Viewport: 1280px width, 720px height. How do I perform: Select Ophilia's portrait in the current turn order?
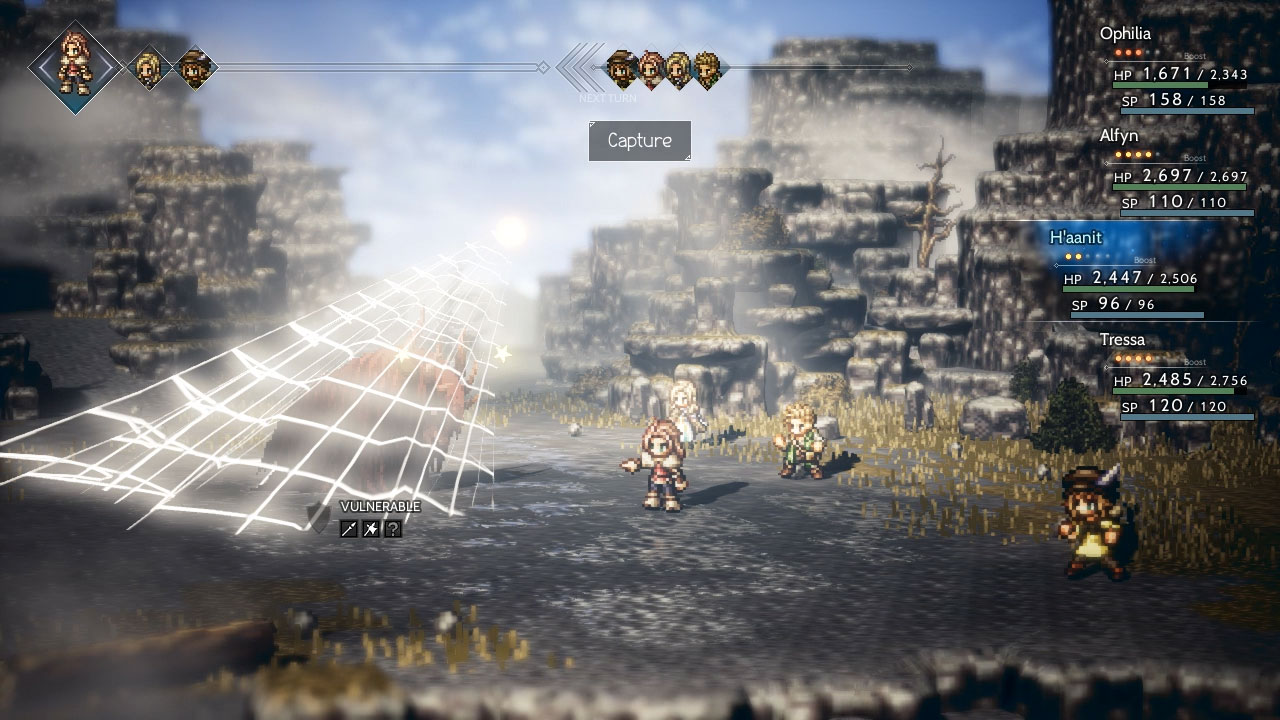(x=150, y=68)
